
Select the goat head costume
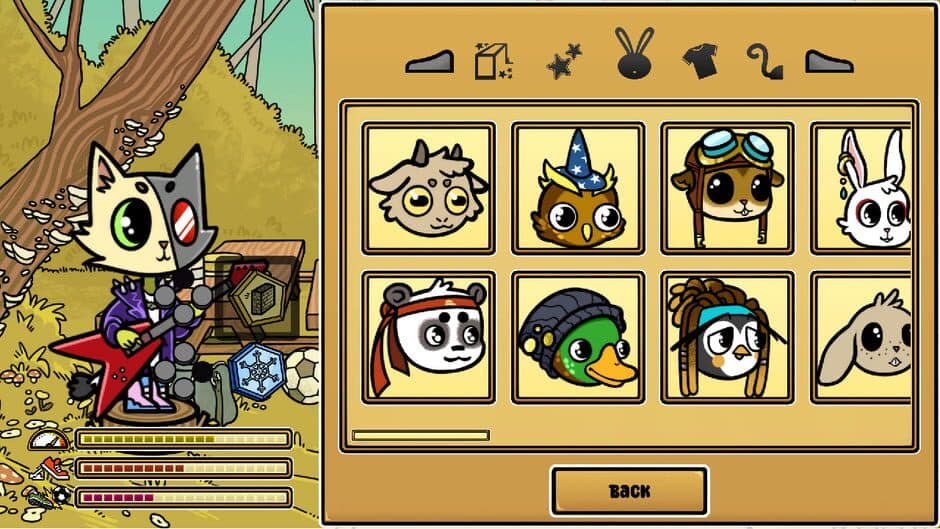point(428,189)
